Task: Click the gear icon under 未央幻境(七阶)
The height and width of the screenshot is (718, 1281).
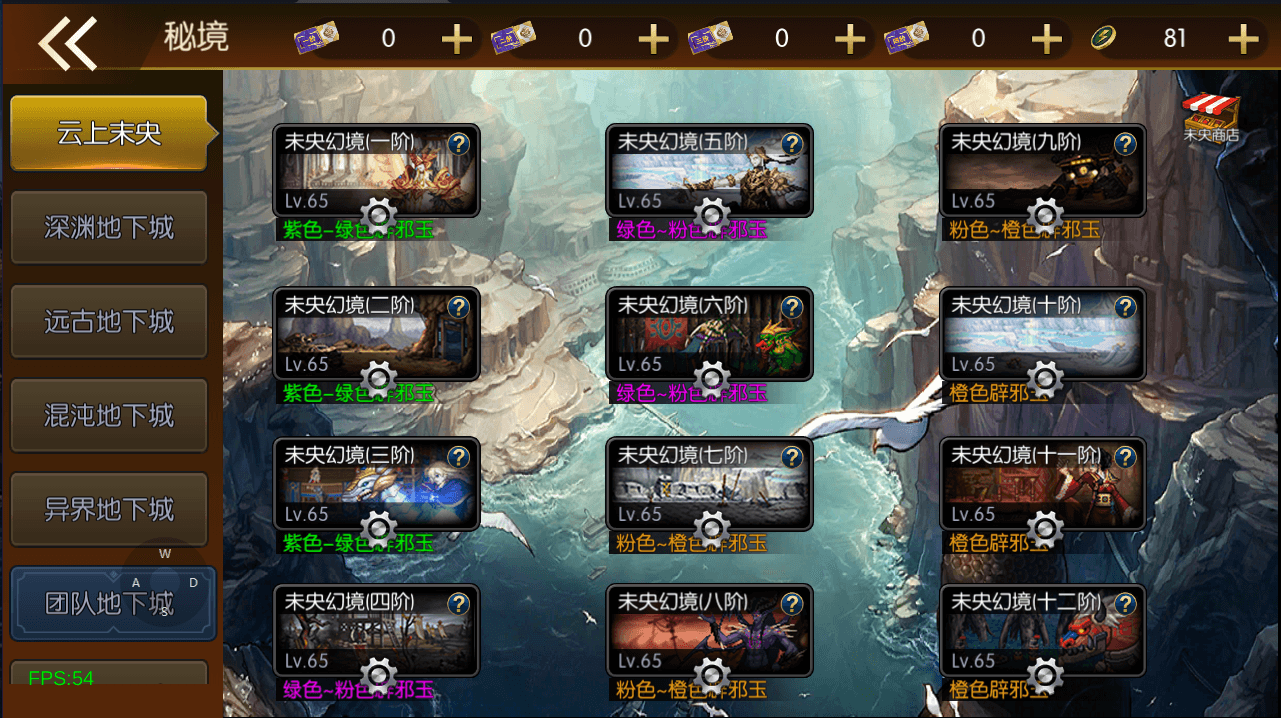Action: point(712,528)
